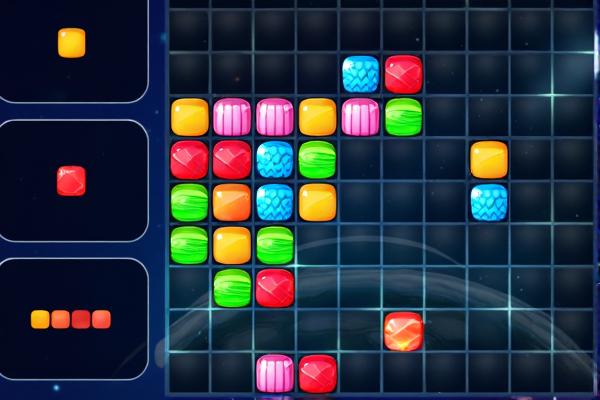Screen dimensions: 600x400
Task: Select the single yellow block piece
Action: point(71,43)
